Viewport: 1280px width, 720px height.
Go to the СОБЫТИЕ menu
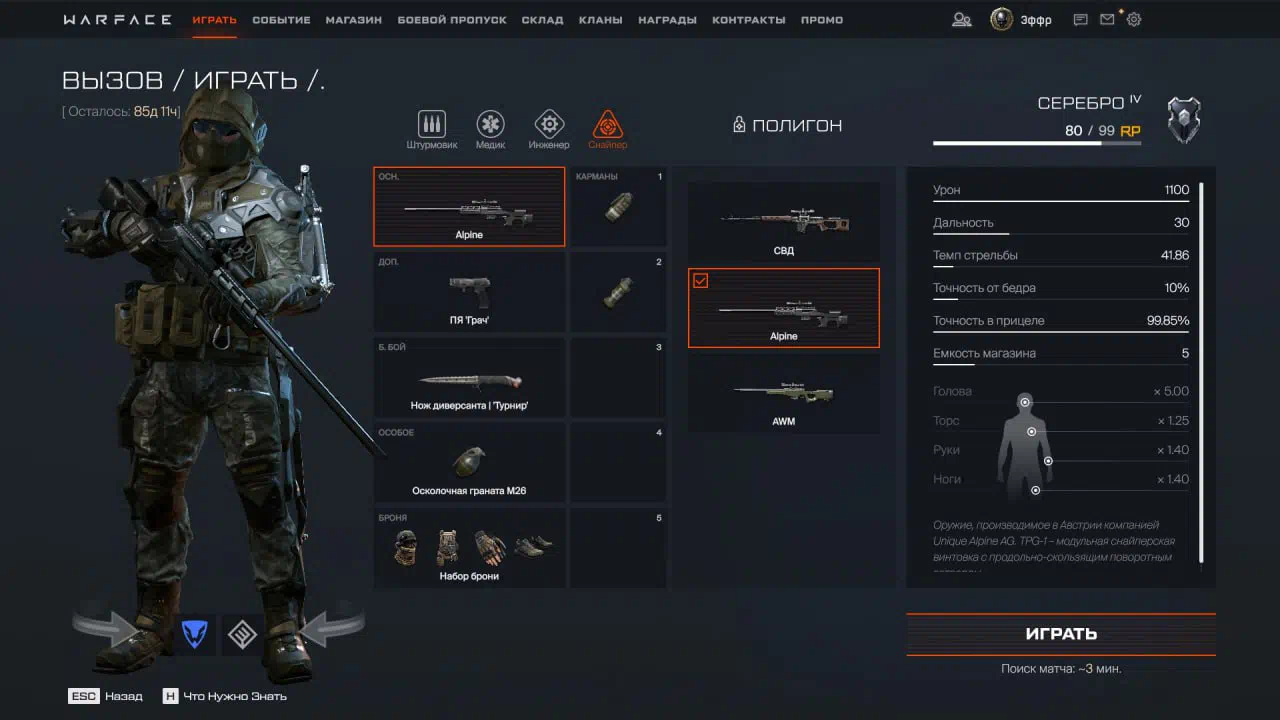pos(281,20)
